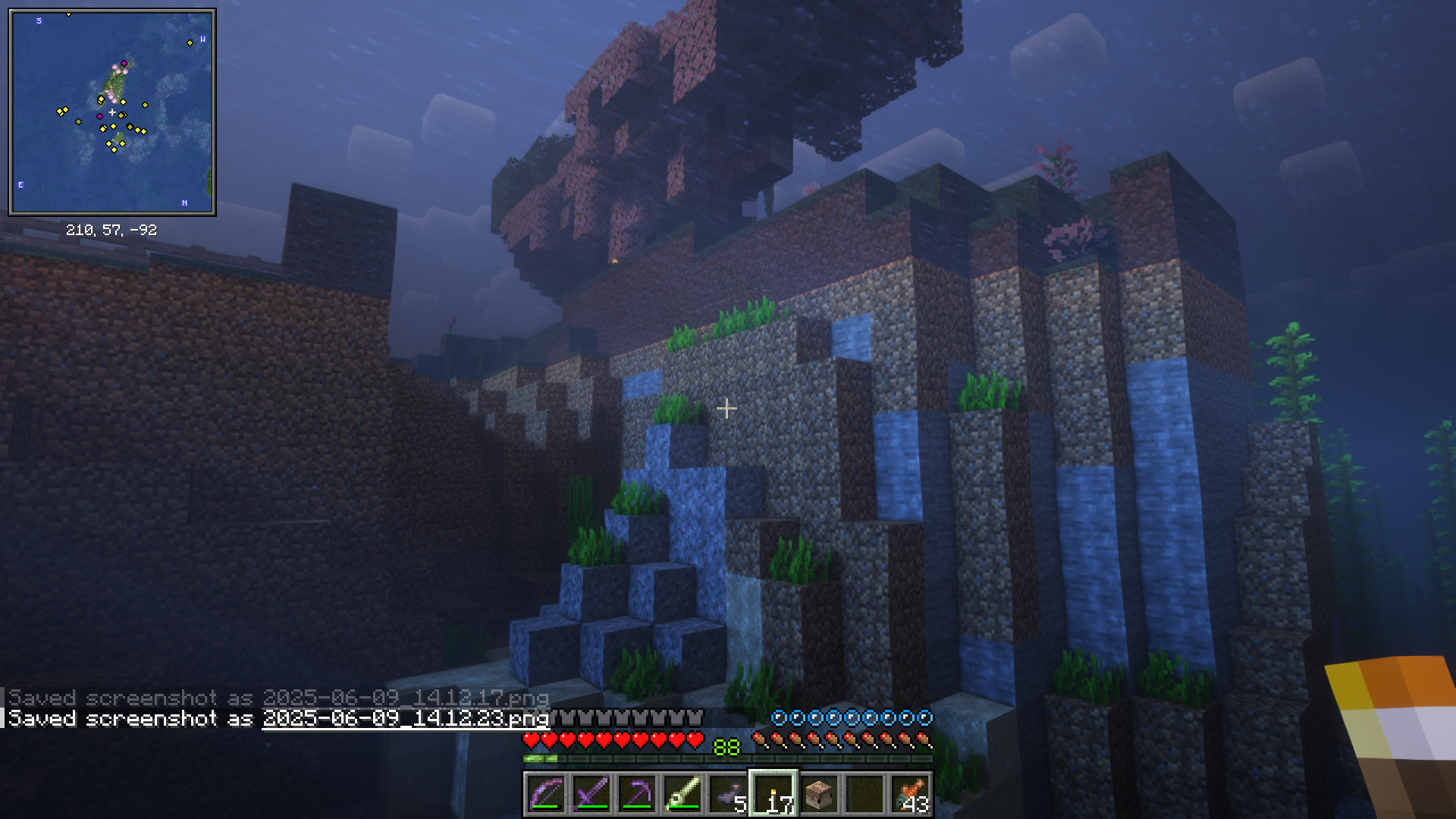The width and height of the screenshot is (1456, 819).
Task: Select the enchanted purple sword slot
Action: tap(591, 794)
